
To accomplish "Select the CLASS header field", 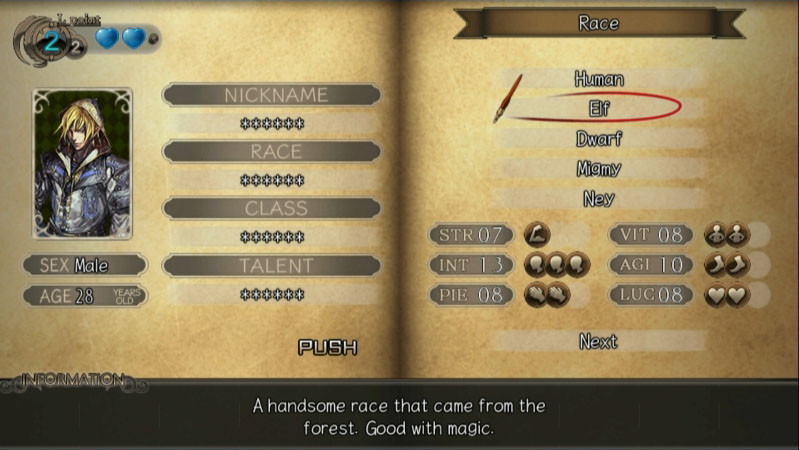I will pos(271,208).
